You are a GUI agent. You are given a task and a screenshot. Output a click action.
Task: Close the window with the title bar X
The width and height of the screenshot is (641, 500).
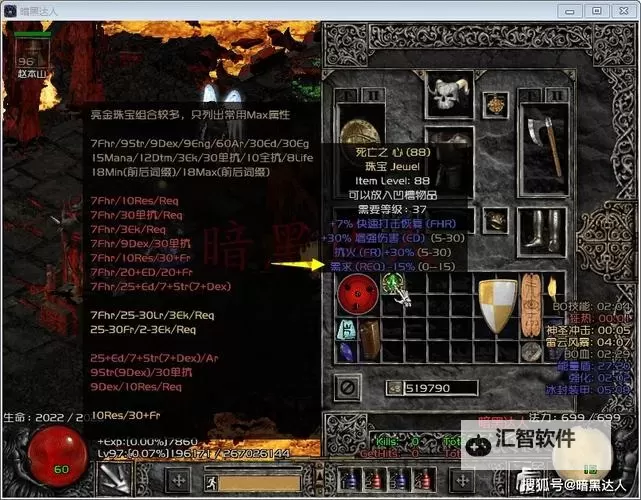pos(622,9)
